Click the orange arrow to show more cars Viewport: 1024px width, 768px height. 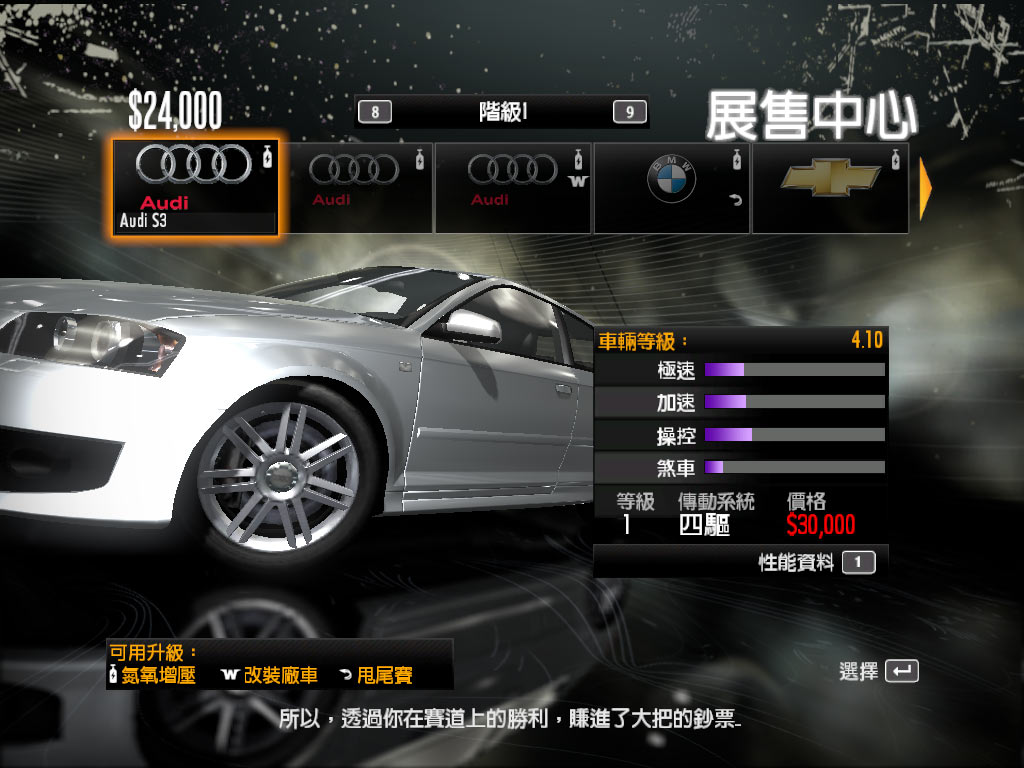click(x=925, y=188)
